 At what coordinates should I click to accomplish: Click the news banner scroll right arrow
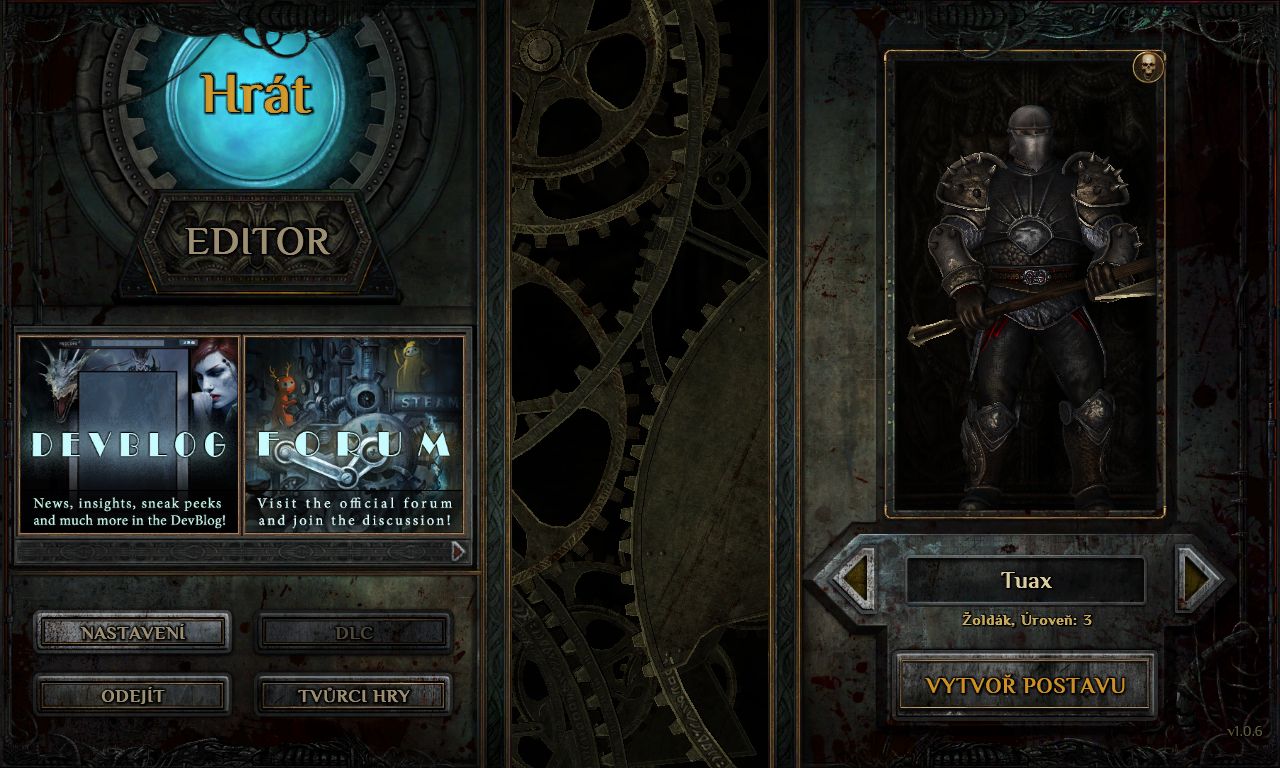[x=458, y=551]
